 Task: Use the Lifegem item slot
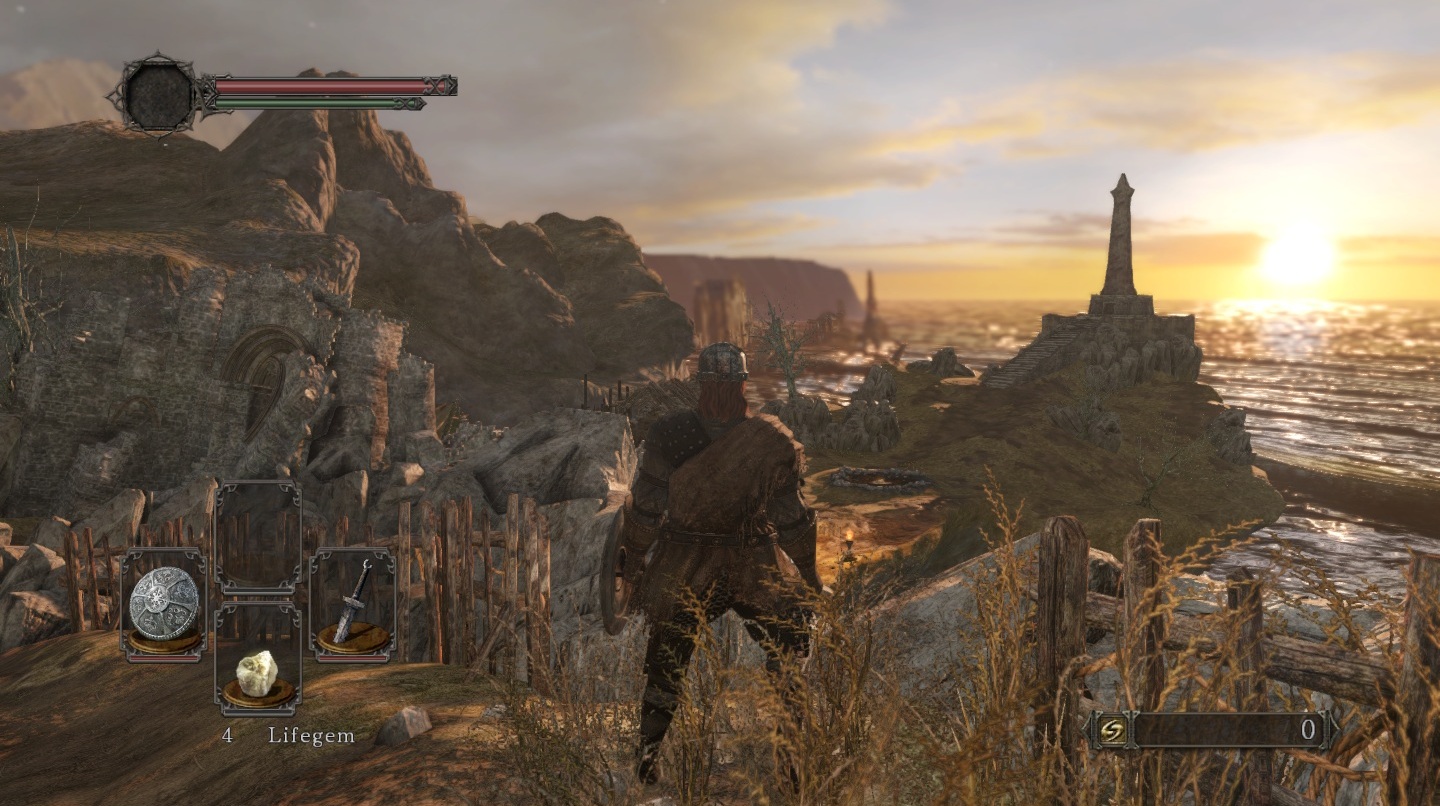(258, 673)
